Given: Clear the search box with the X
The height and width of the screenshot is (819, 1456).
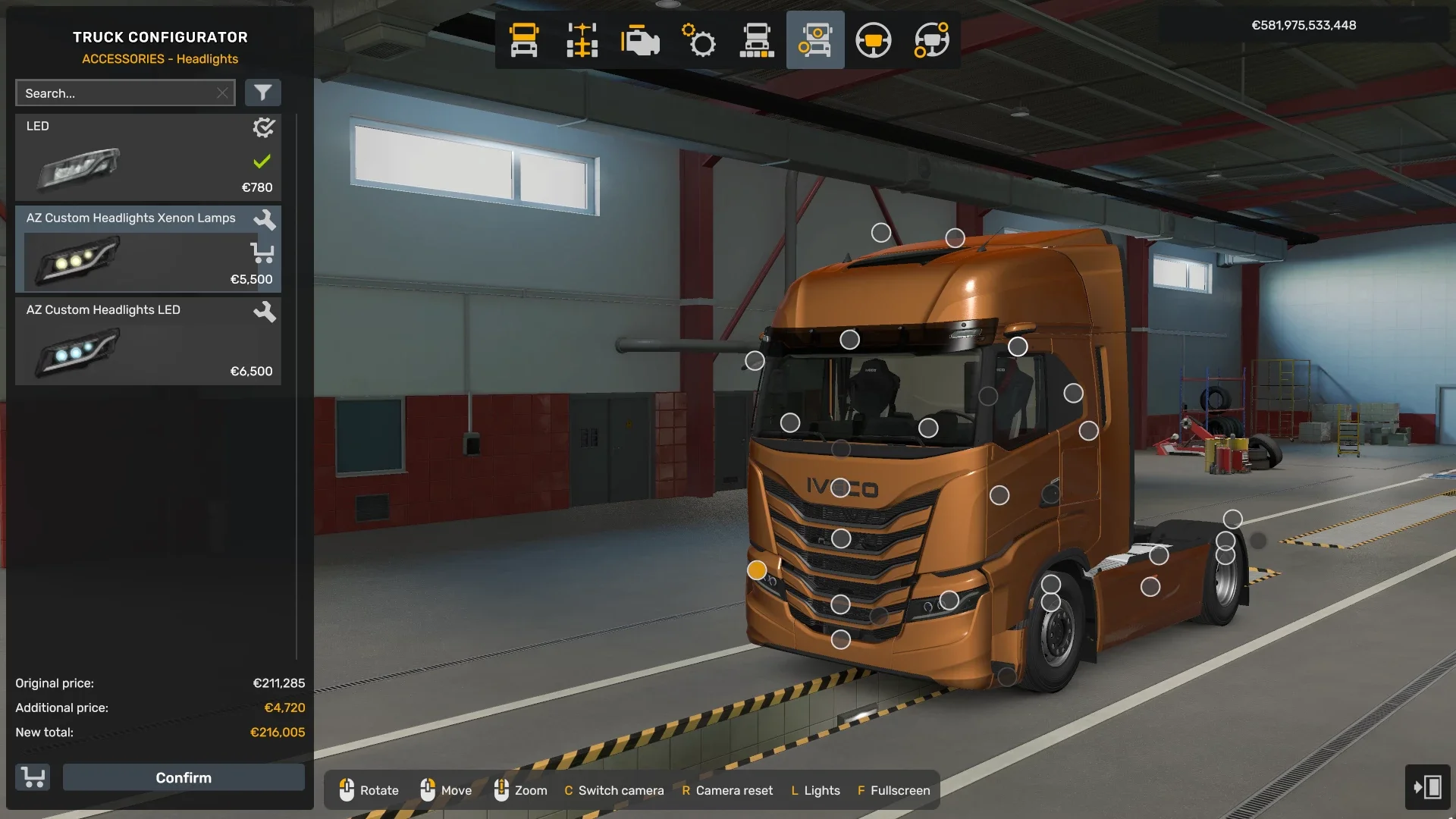Looking at the screenshot, I should tap(222, 93).
